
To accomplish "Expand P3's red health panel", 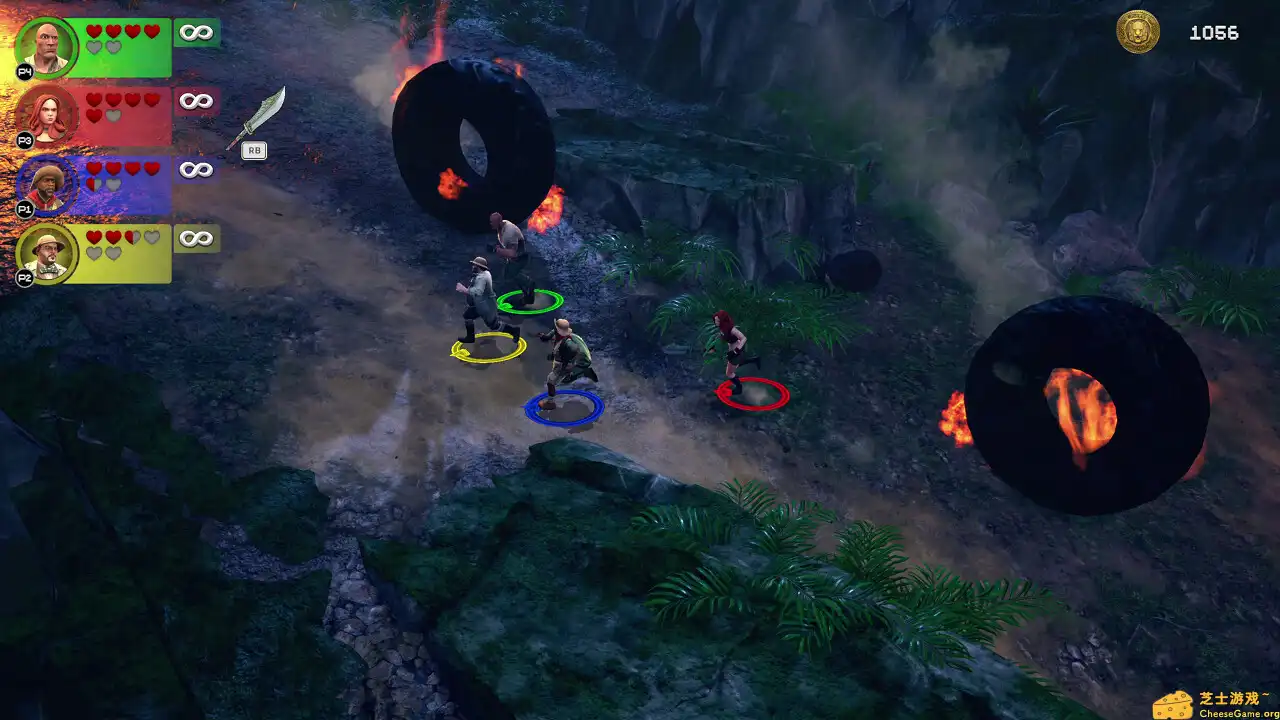I will [120, 115].
